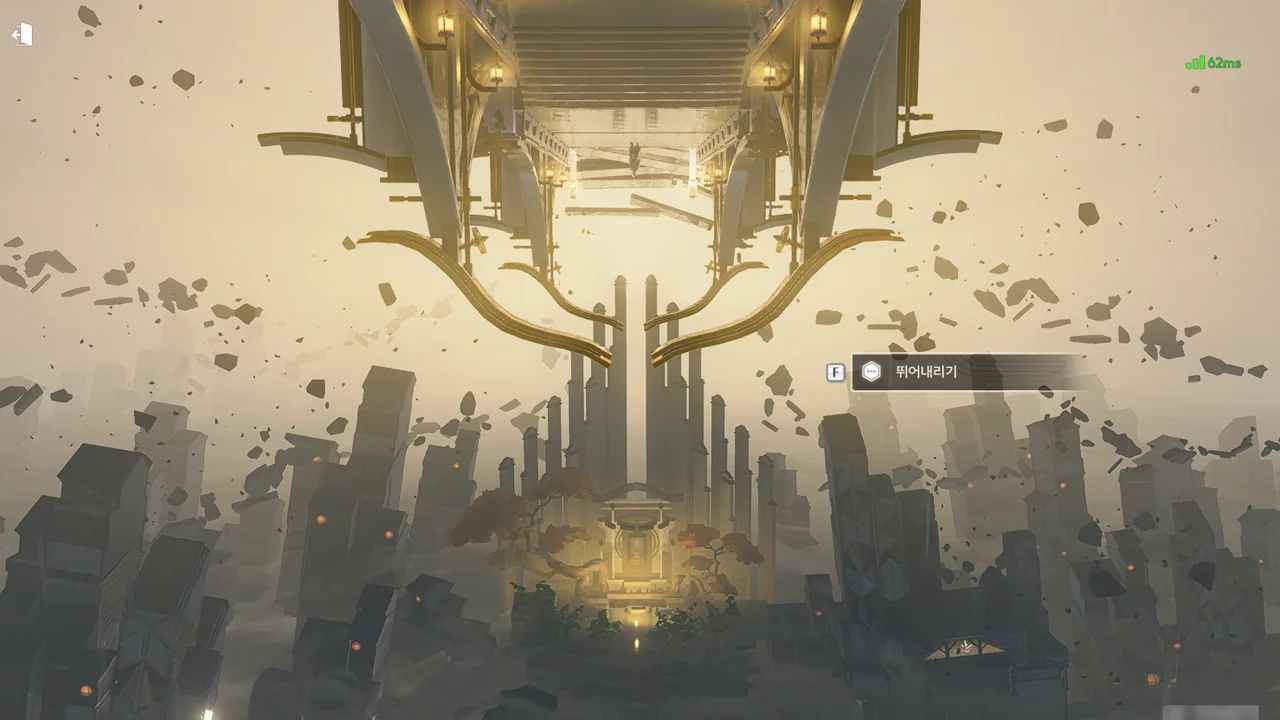Click the exit door icon

22,35
